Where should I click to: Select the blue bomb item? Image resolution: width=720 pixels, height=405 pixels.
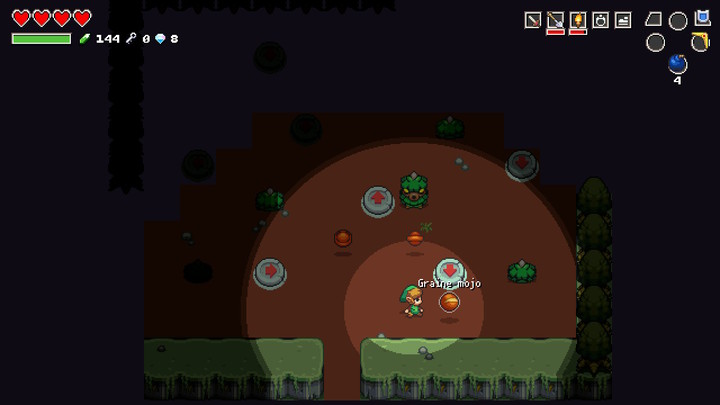(677, 64)
